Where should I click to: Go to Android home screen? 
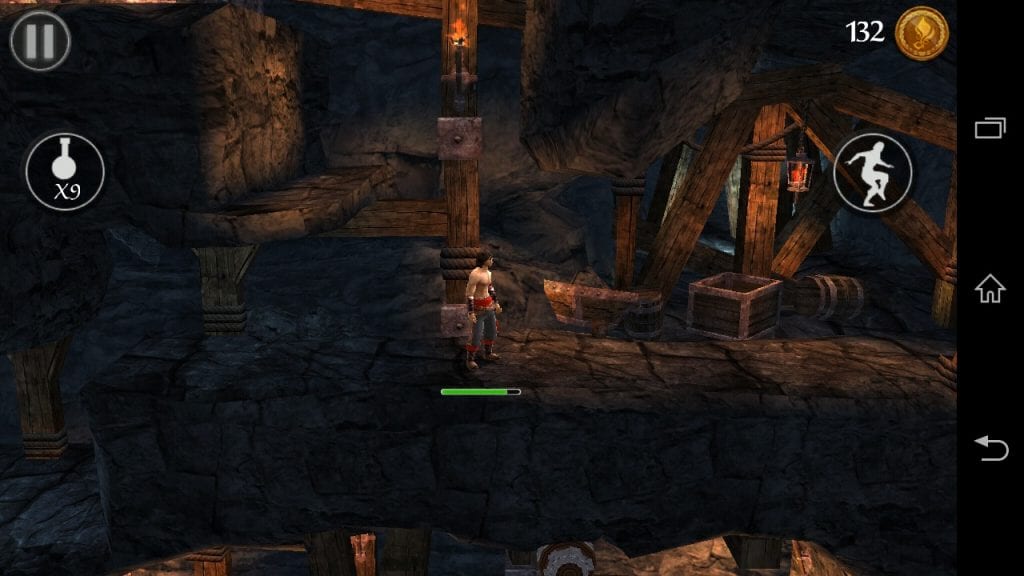[990, 289]
